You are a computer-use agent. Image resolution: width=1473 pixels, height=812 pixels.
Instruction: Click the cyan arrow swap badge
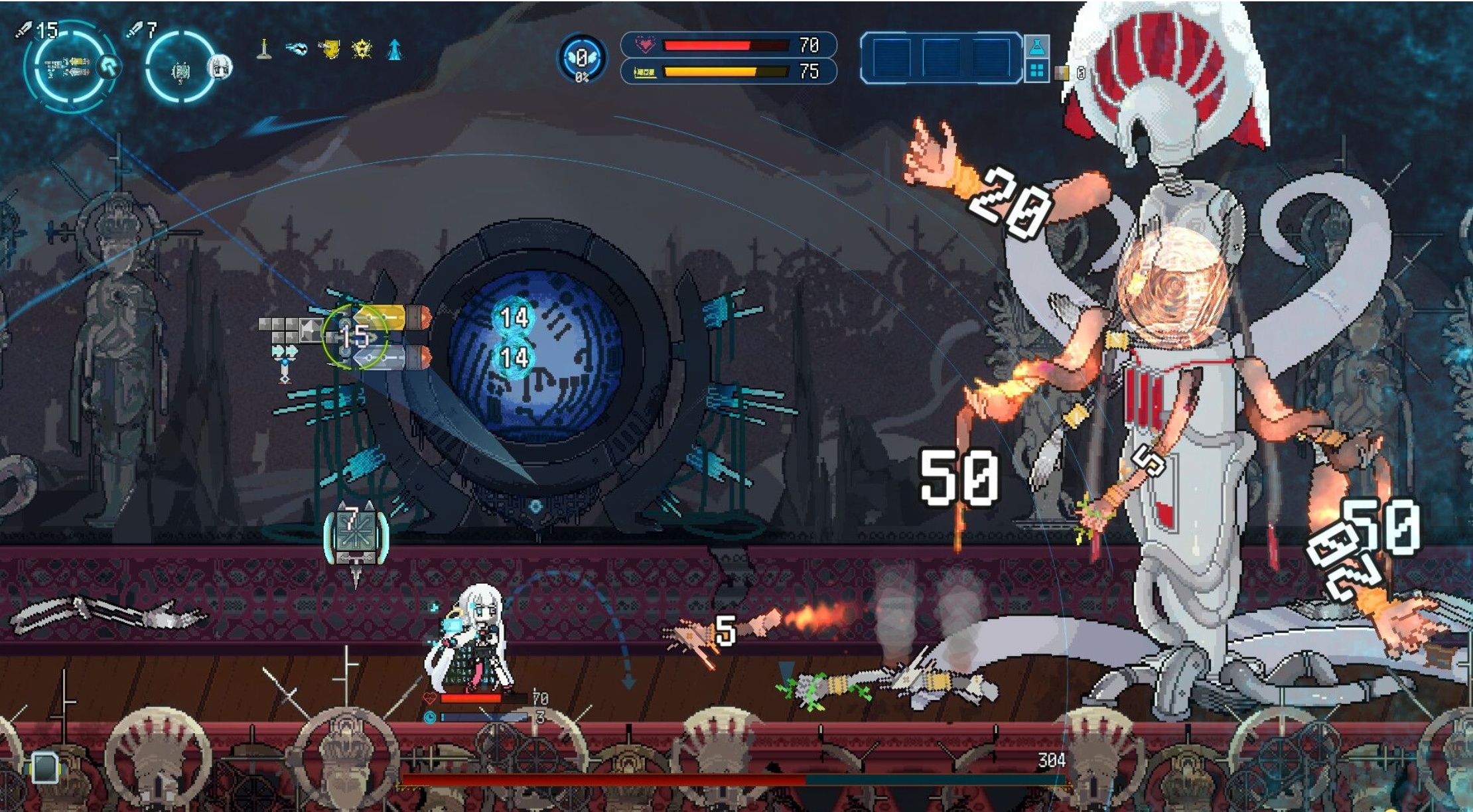pyautogui.click(x=109, y=66)
